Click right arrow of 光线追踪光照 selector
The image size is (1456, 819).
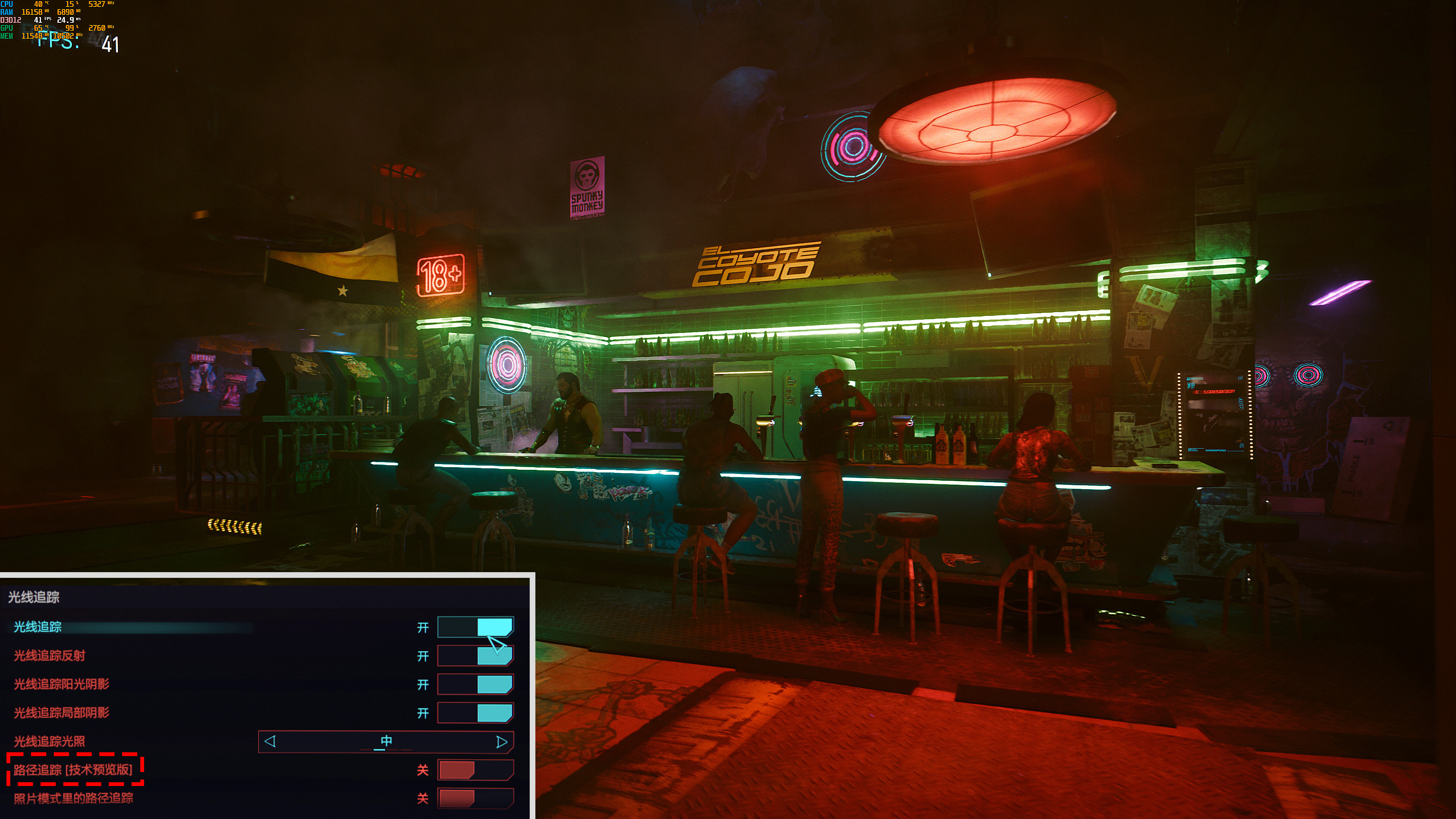click(x=501, y=742)
